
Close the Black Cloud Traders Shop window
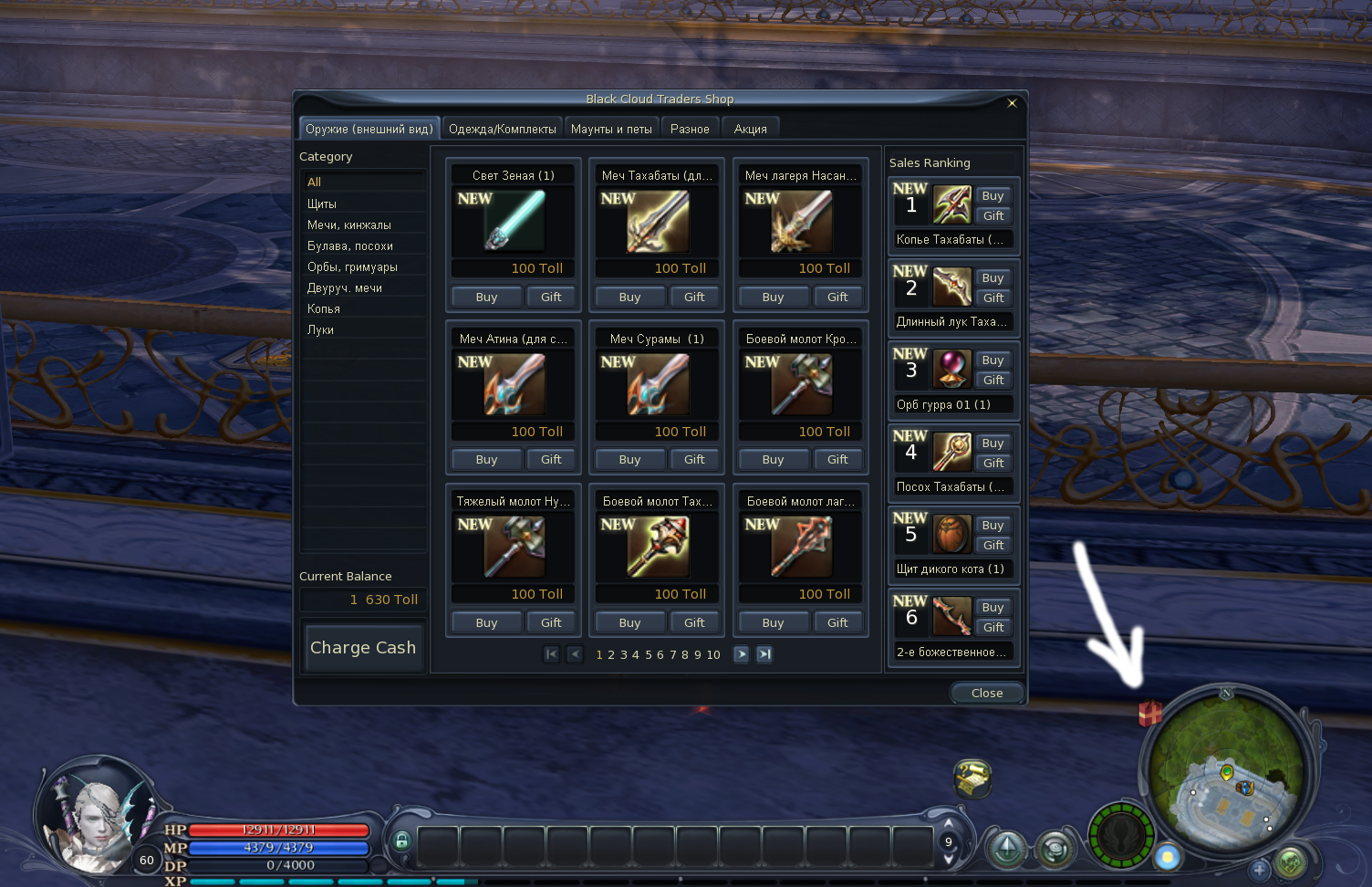point(1012,103)
